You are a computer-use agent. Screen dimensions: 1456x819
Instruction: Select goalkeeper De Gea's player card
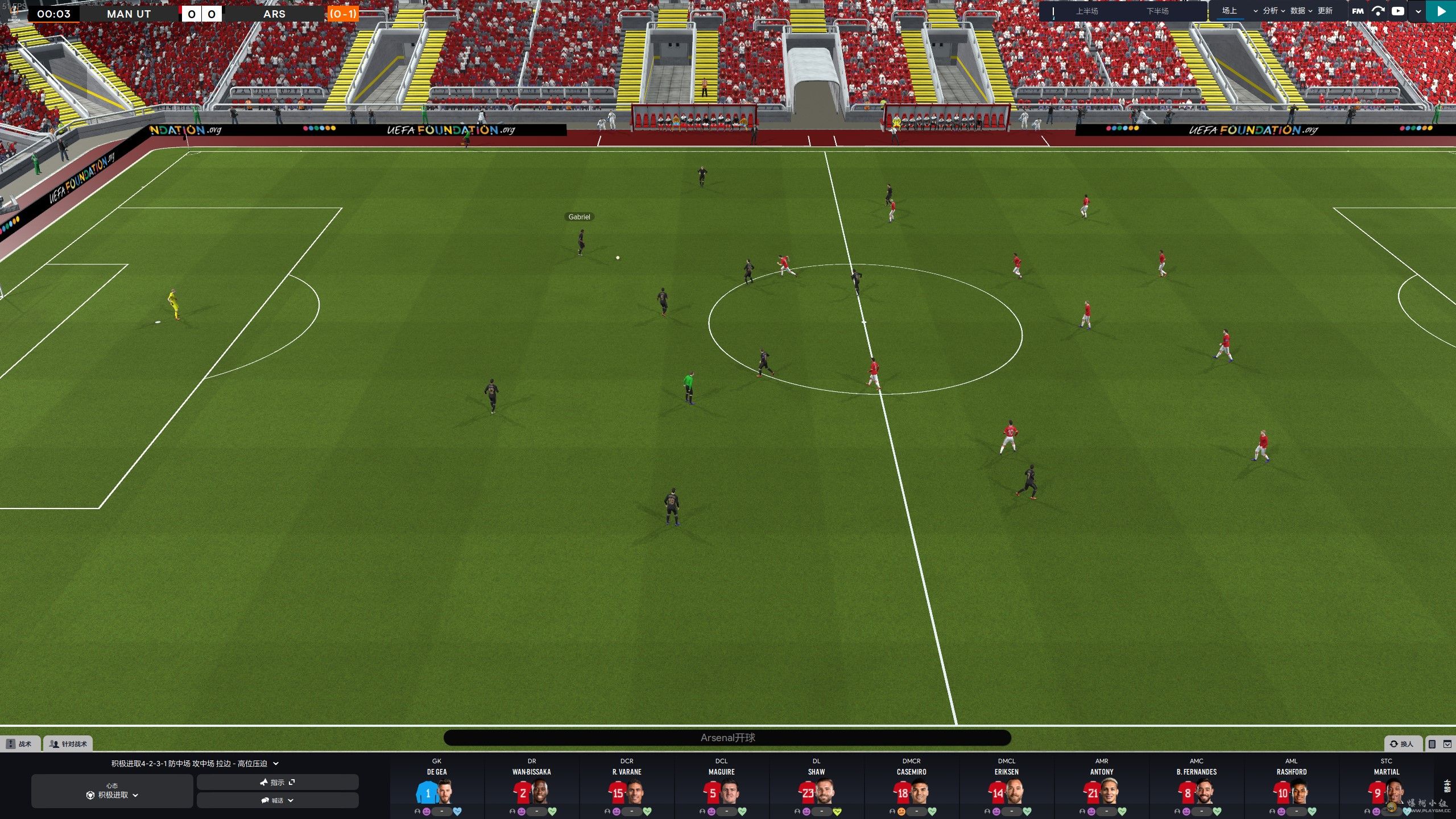pyautogui.click(x=437, y=788)
